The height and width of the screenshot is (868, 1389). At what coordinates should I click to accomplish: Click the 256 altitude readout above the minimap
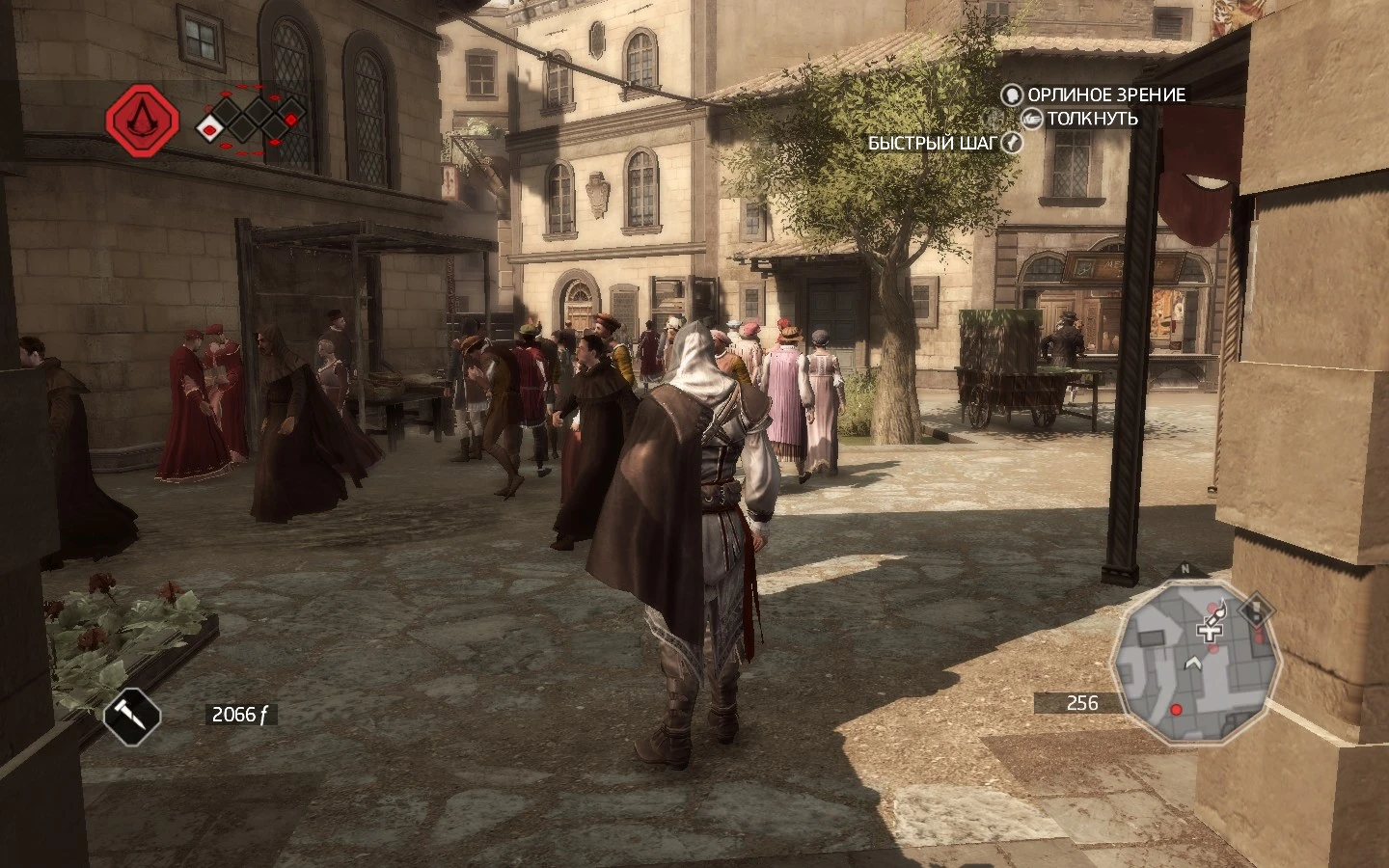[x=1084, y=702]
